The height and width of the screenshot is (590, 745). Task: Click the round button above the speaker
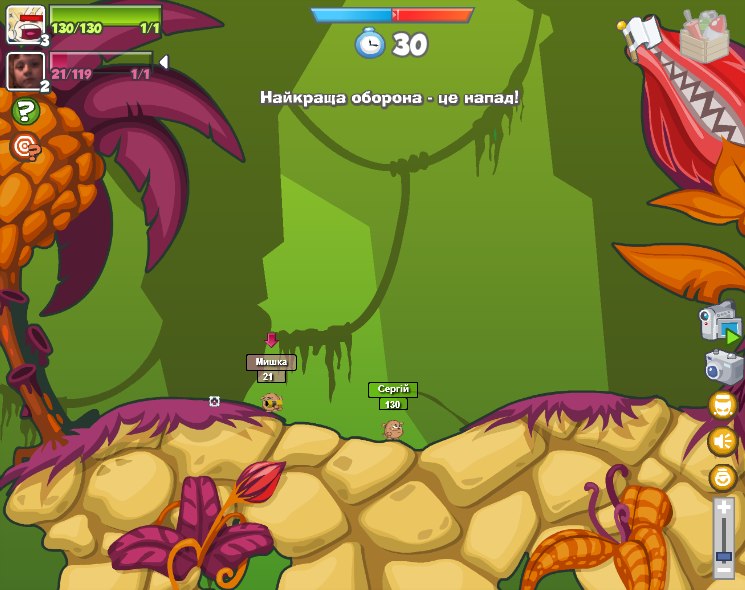[x=722, y=405]
